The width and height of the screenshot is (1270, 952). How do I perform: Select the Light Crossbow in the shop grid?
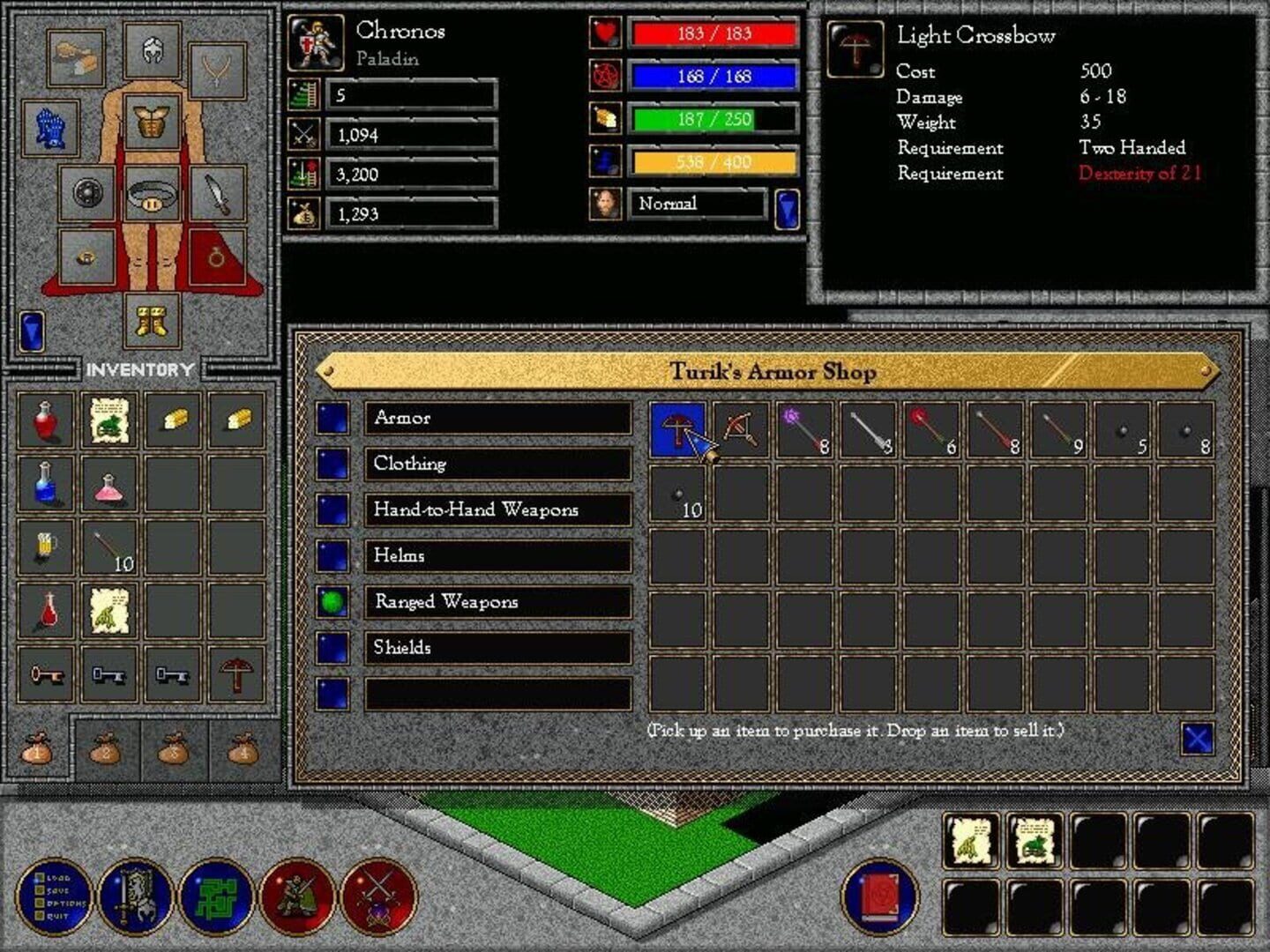pos(676,429)
